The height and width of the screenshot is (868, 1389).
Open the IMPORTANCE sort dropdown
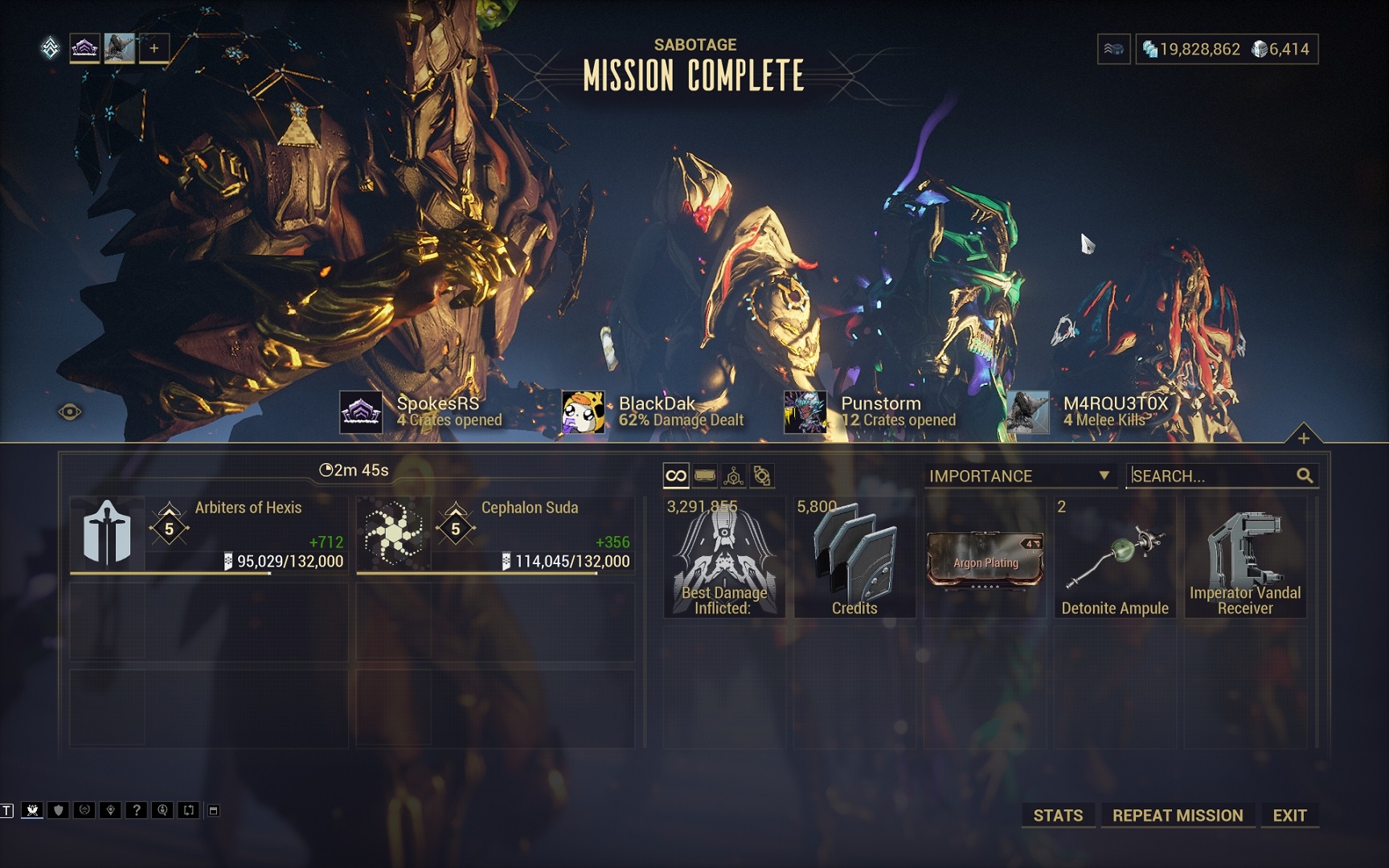1018,476
